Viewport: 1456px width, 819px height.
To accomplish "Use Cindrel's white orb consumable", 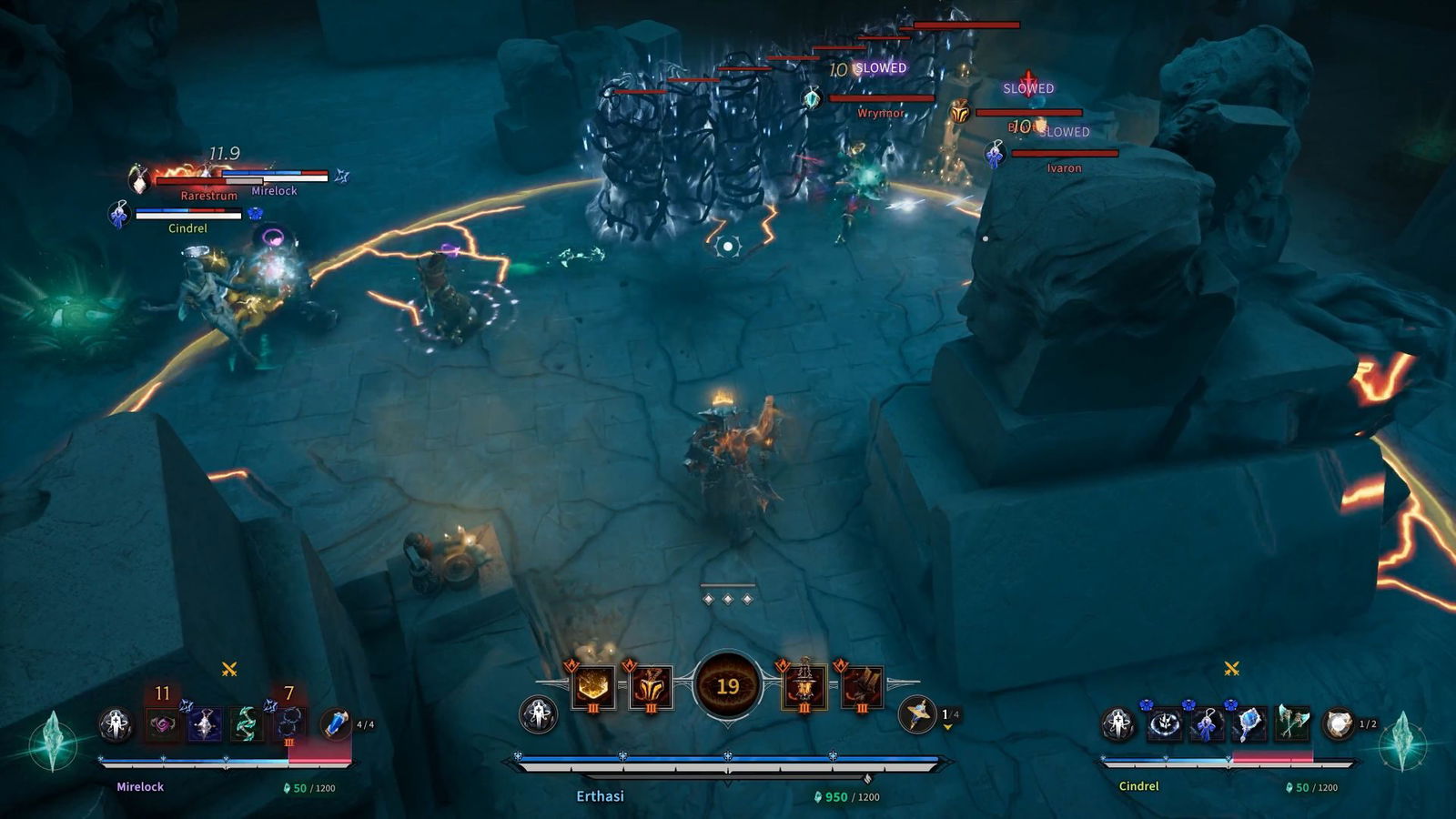I will click(x=1339, y=724).
